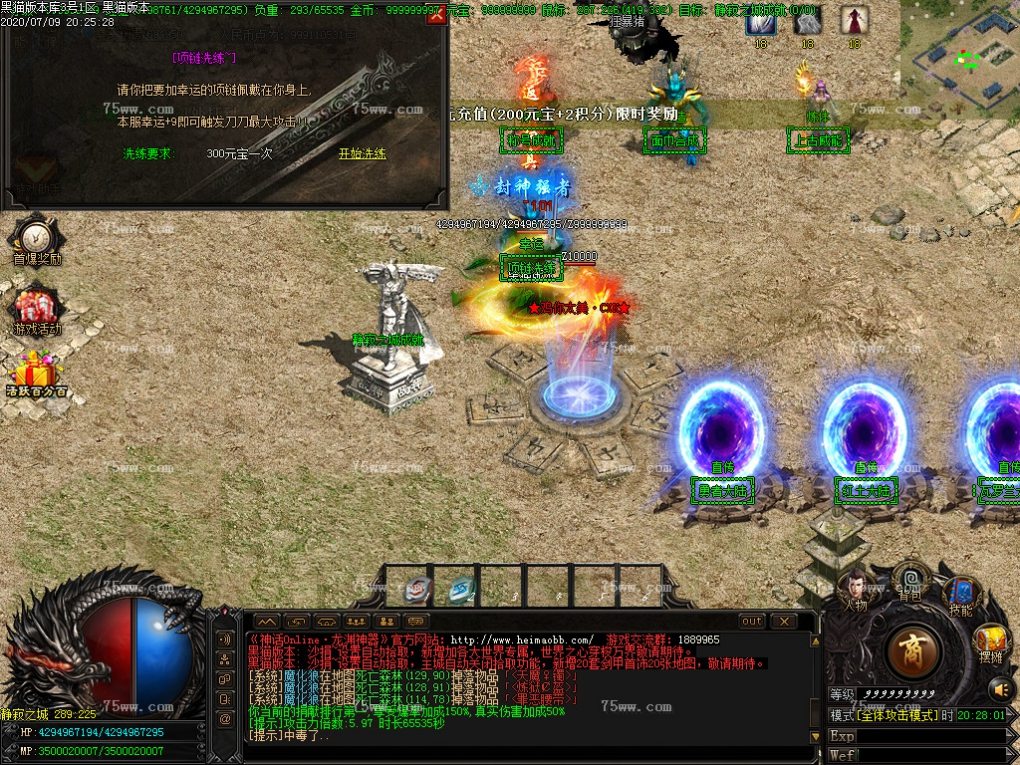The width and height of the screenshot is (1020, 765).
Task: Click the red-robed figure buff icon
Action: click(x=853, y=20)
